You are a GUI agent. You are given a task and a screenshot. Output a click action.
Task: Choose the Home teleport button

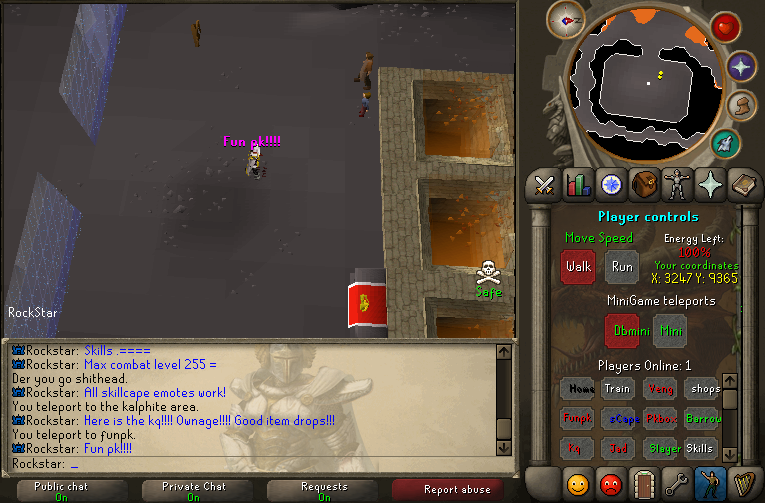pos(577,389)
